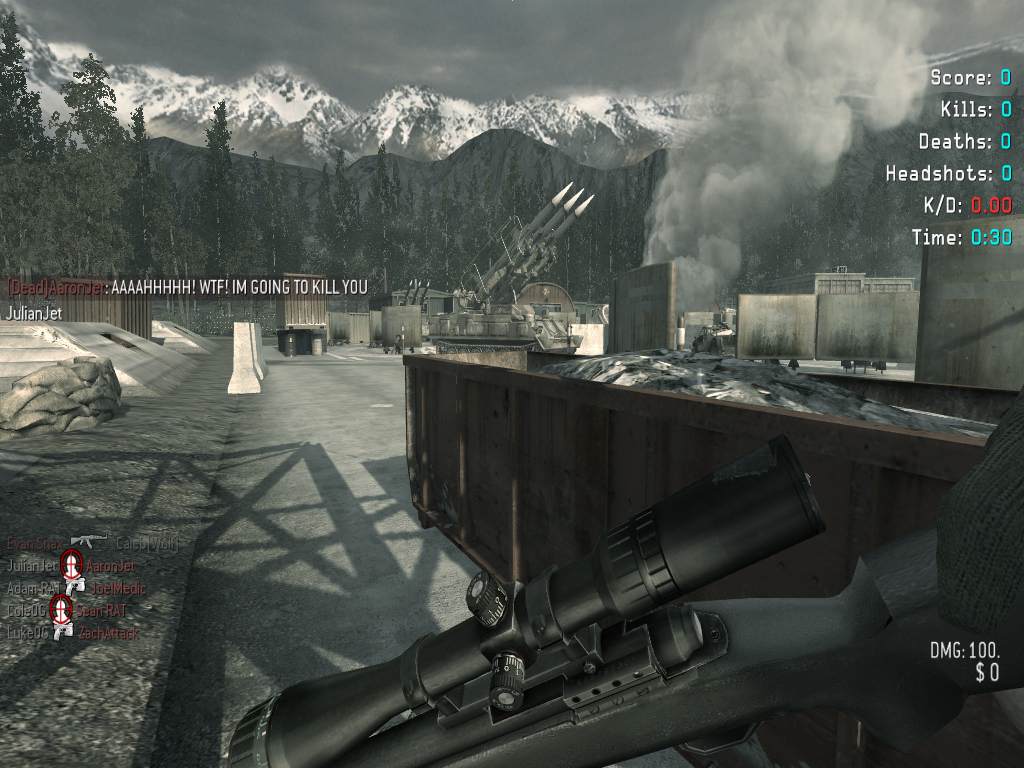This screenshot has height=768, width=1024.
Task: Click AaronJet's dead chat message
Action: (x=187, y=287)
